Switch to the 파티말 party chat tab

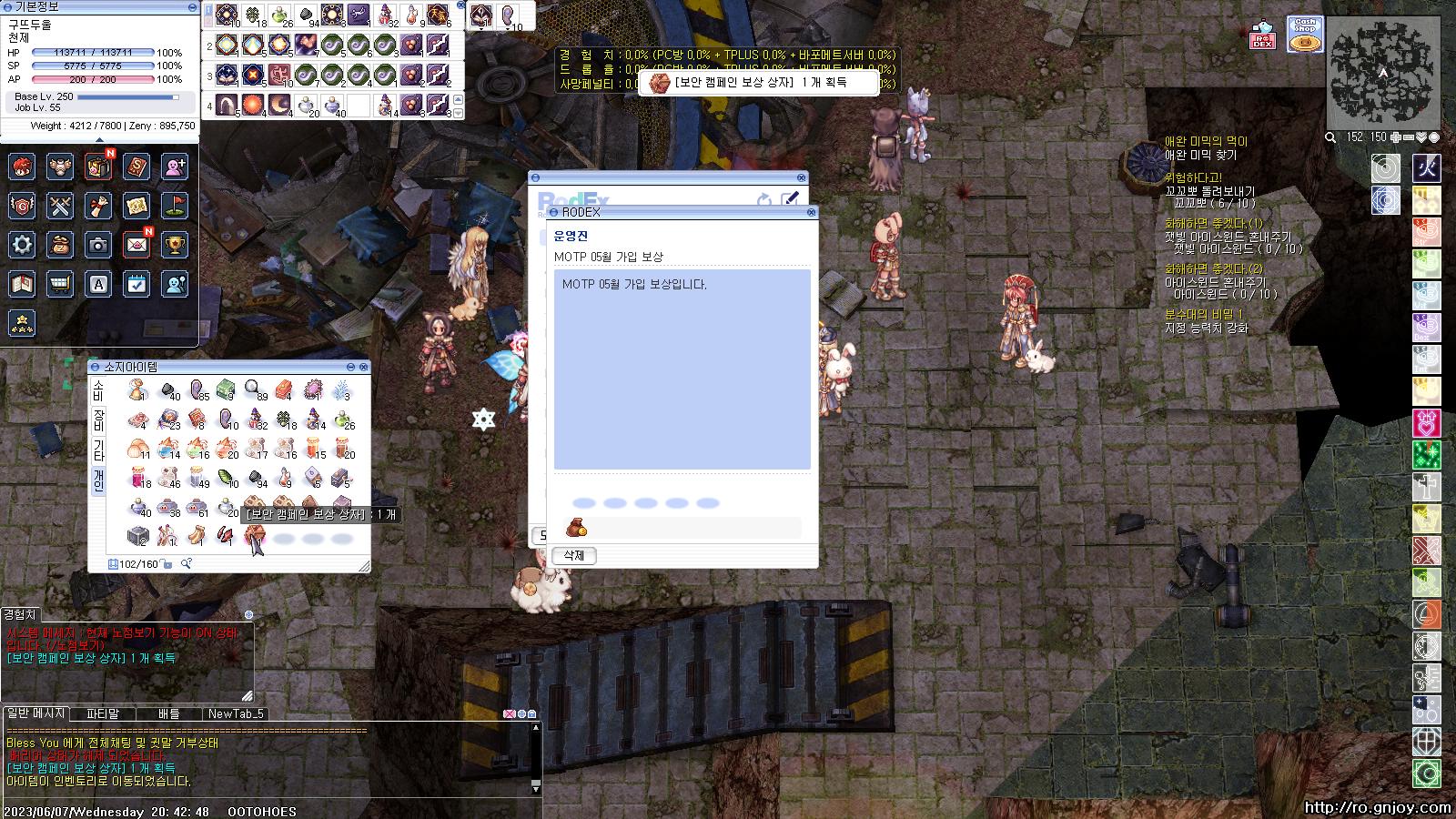pyautogui.click(x=103, y=713)
